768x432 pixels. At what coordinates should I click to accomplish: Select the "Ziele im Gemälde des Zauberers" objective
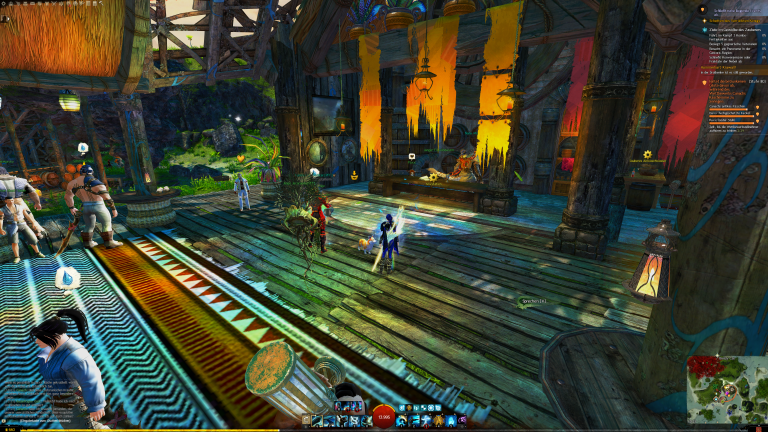click(x=737, y=30)
